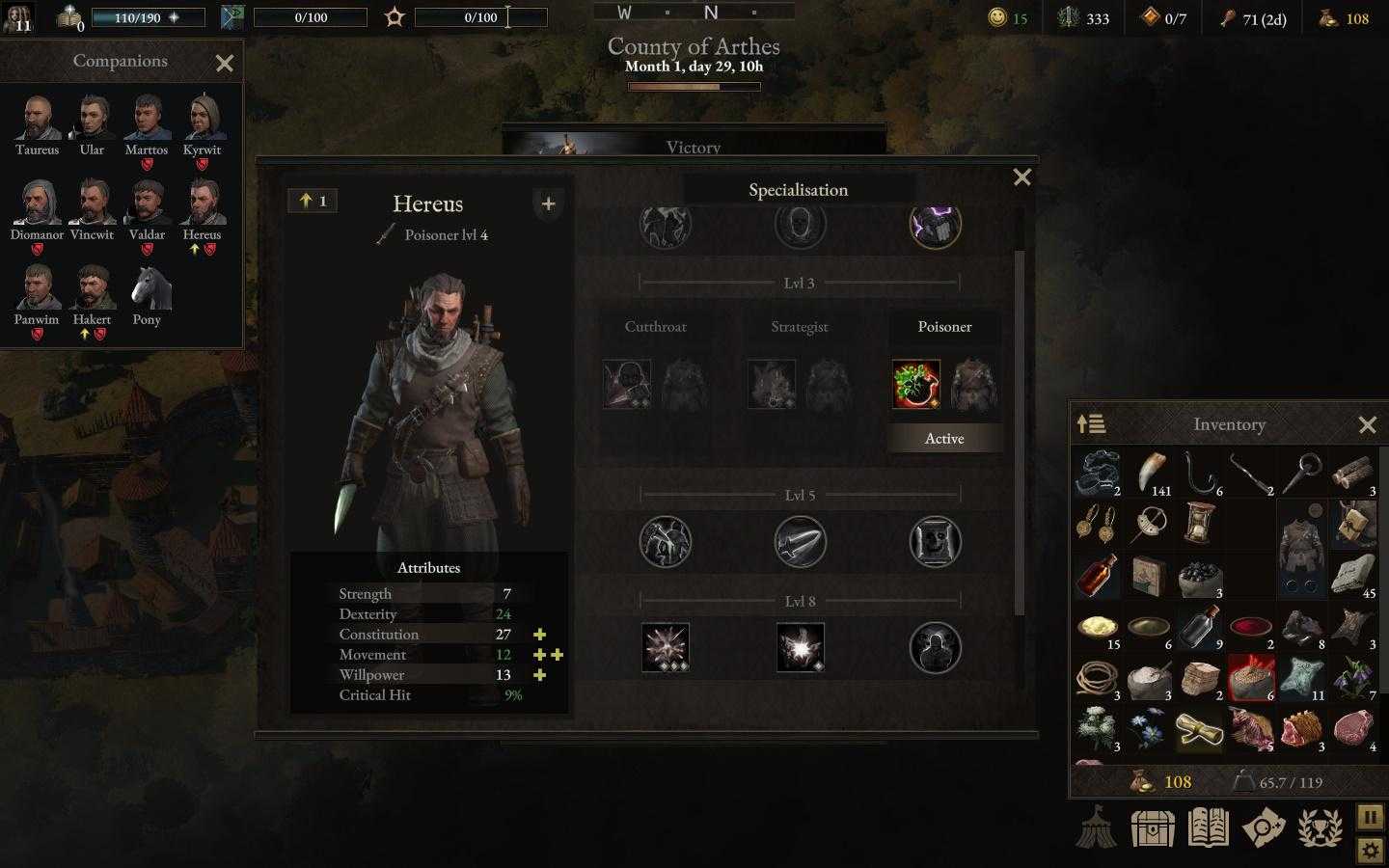The height and width of the screenshot is (868, 1389).
Task: Close the Specialisation character window
Action: pos(1021,177)
